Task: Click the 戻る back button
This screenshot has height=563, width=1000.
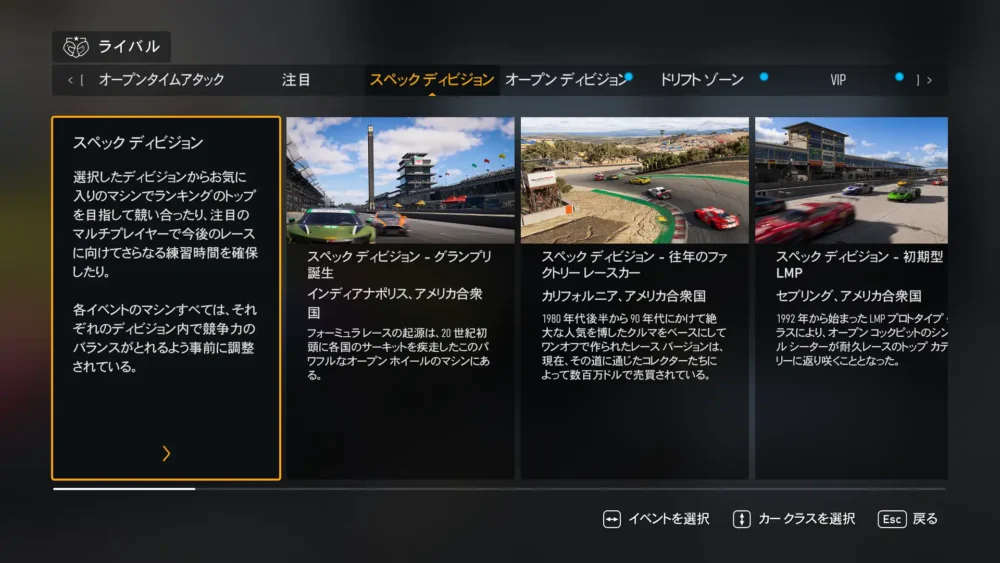Action: [x=908, y=519]
